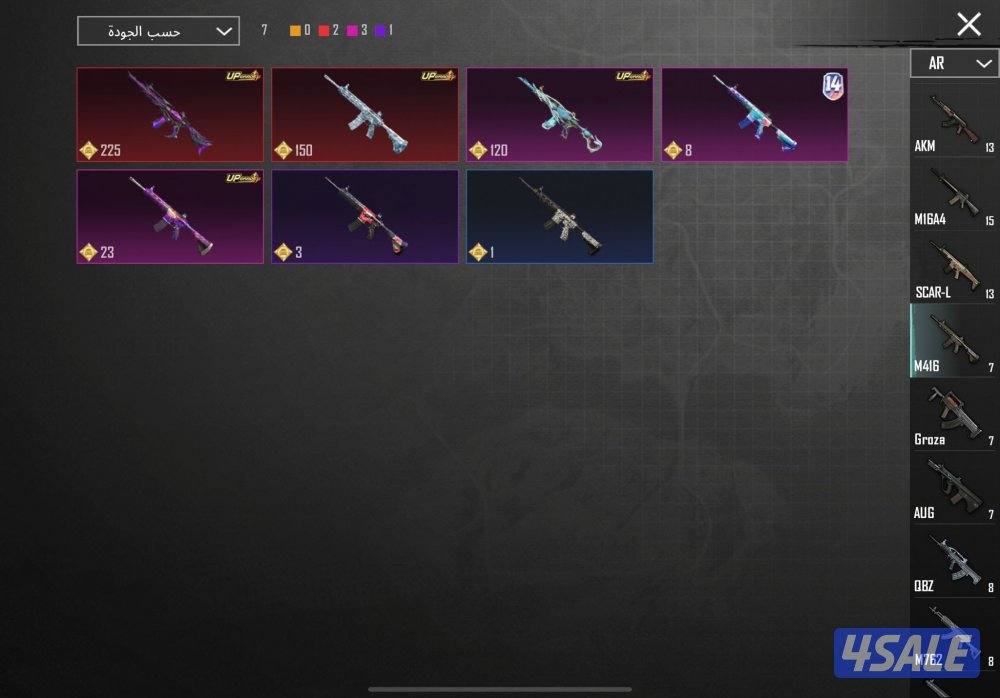Select the M416 skin priced 150
This screenshot has width=1000, height=698.
(x=365, y=114)
